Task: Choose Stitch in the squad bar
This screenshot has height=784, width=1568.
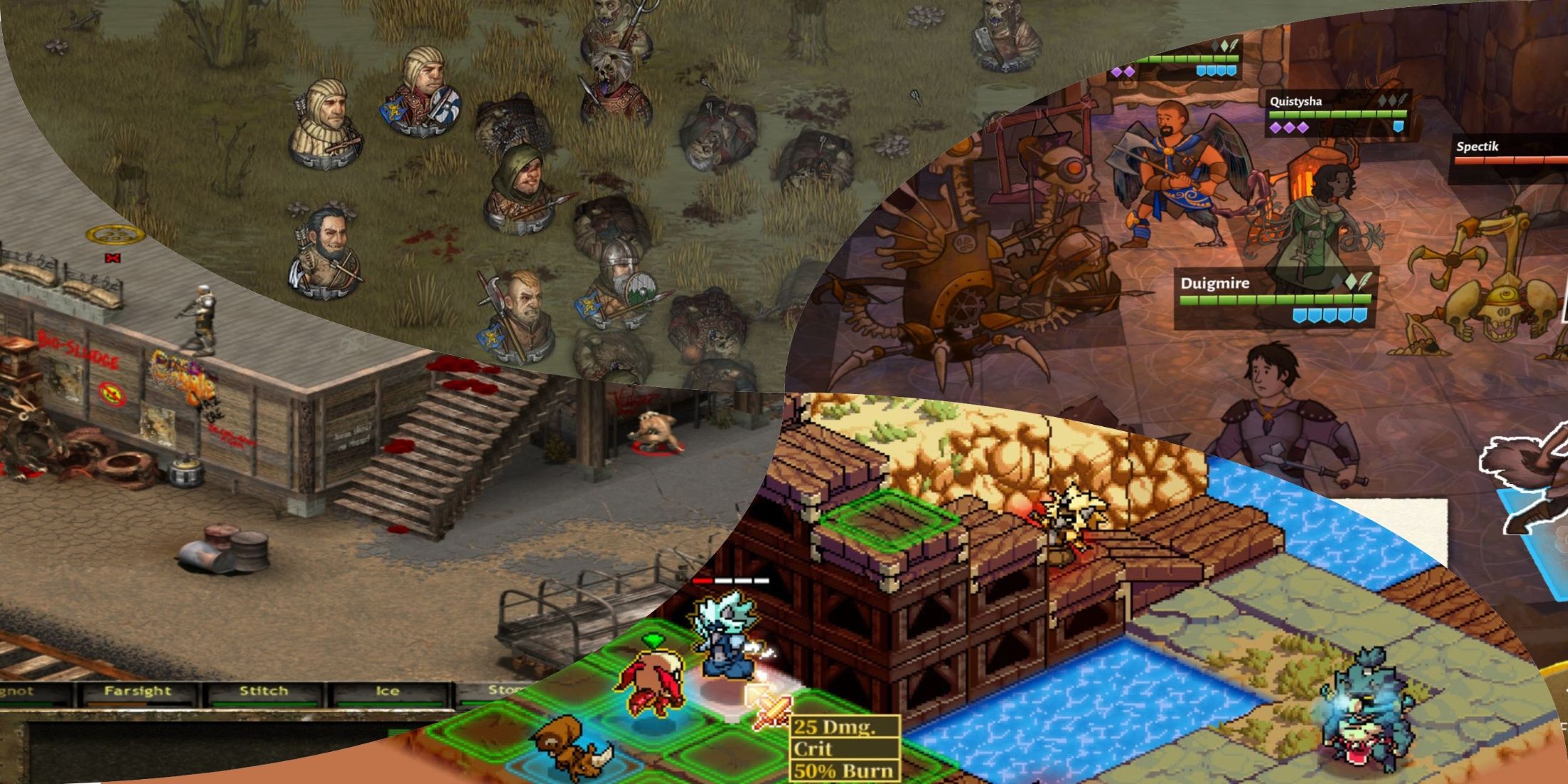Action: pyautogui.click(x=263, y=691)
